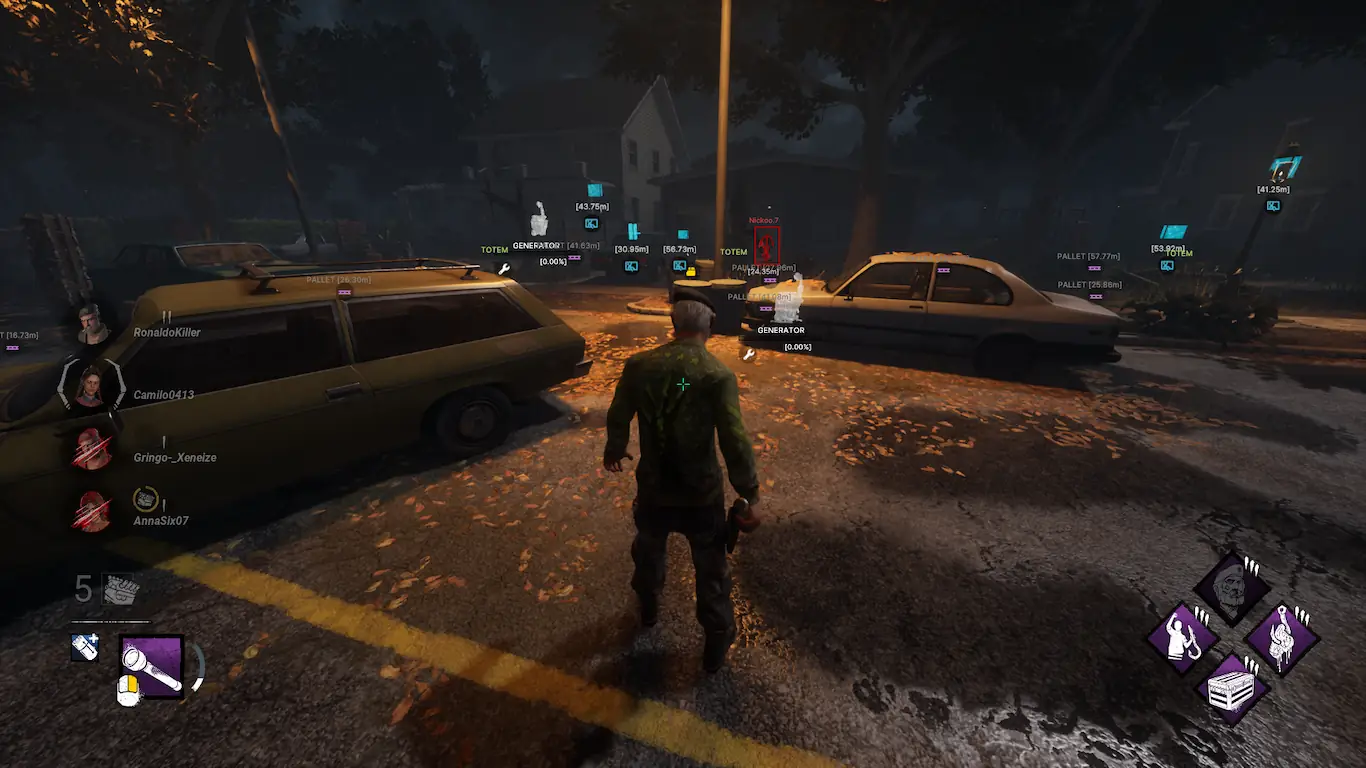Viewport: 1366px width, 768px height.
Task: Click Camilo0413's survivor portrait
Action: pos(92,387)
